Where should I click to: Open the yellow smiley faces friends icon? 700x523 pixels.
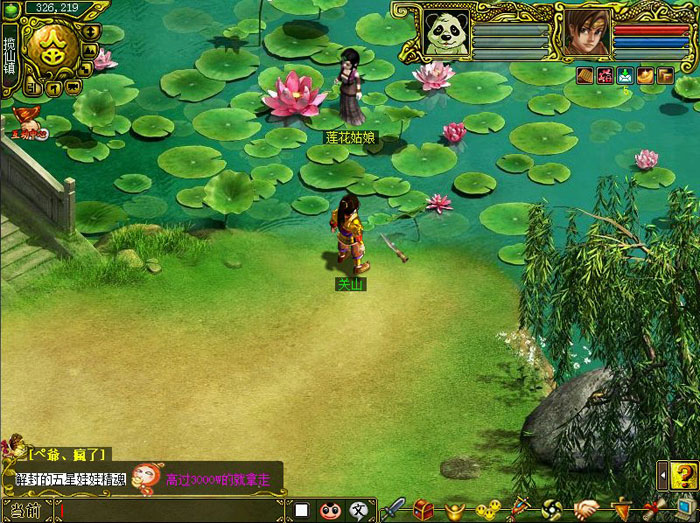(x=487, y=509)
